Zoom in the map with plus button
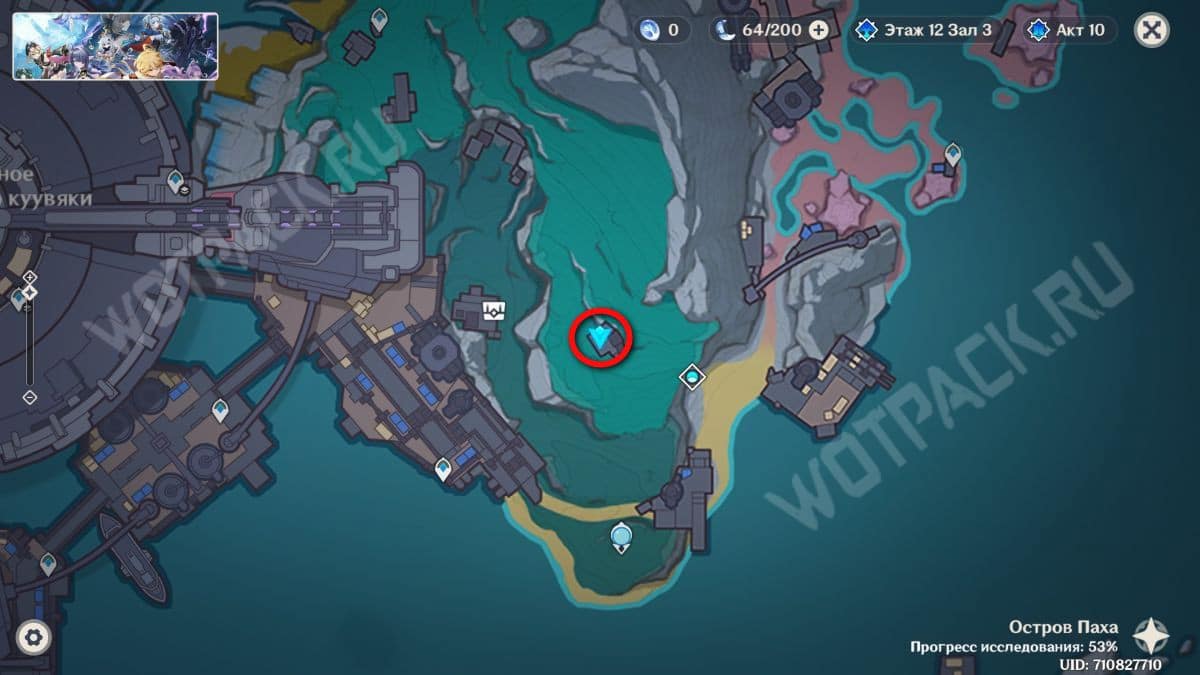The height and width of the screenshot is (675, 1200). [x=29, y=276]
